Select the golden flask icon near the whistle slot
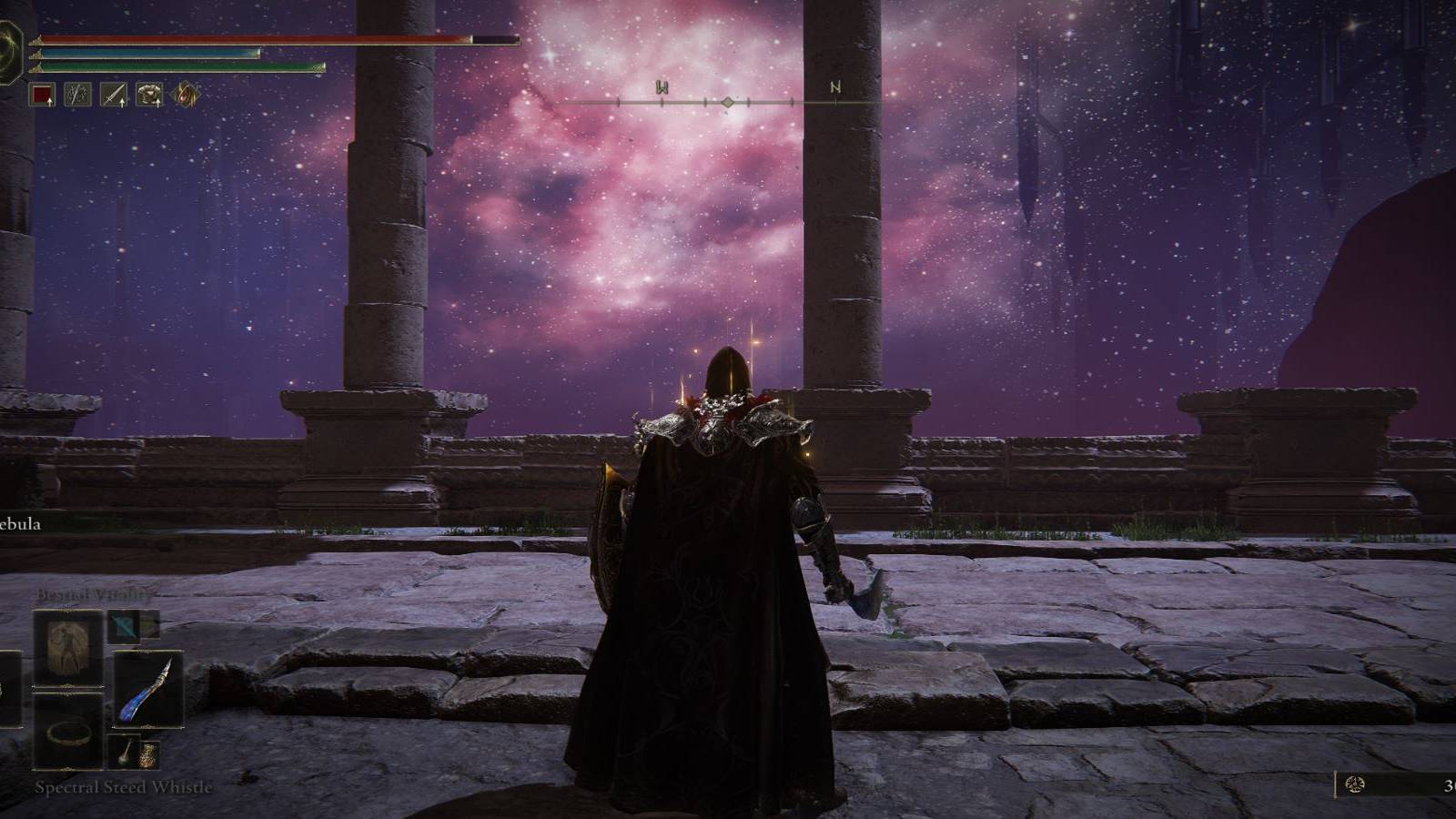The height and width of the screenshot is (819, 1456). (x=148, y=756)
